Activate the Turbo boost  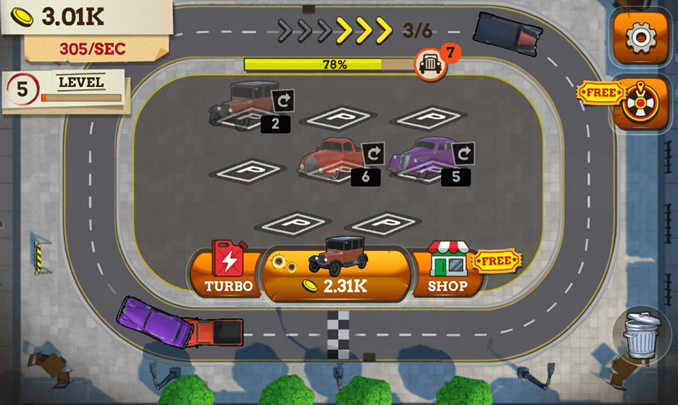(x=228, y=270)
